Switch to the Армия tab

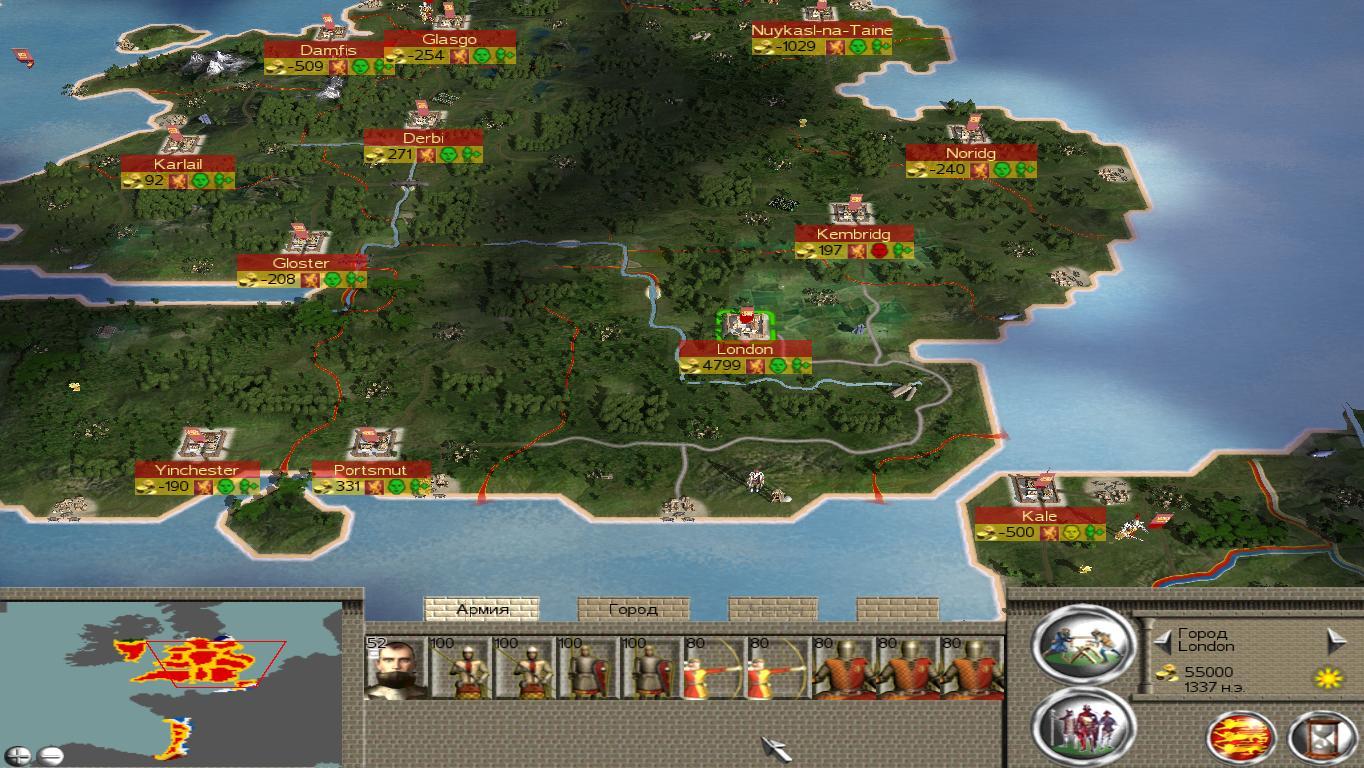[482, 609]
